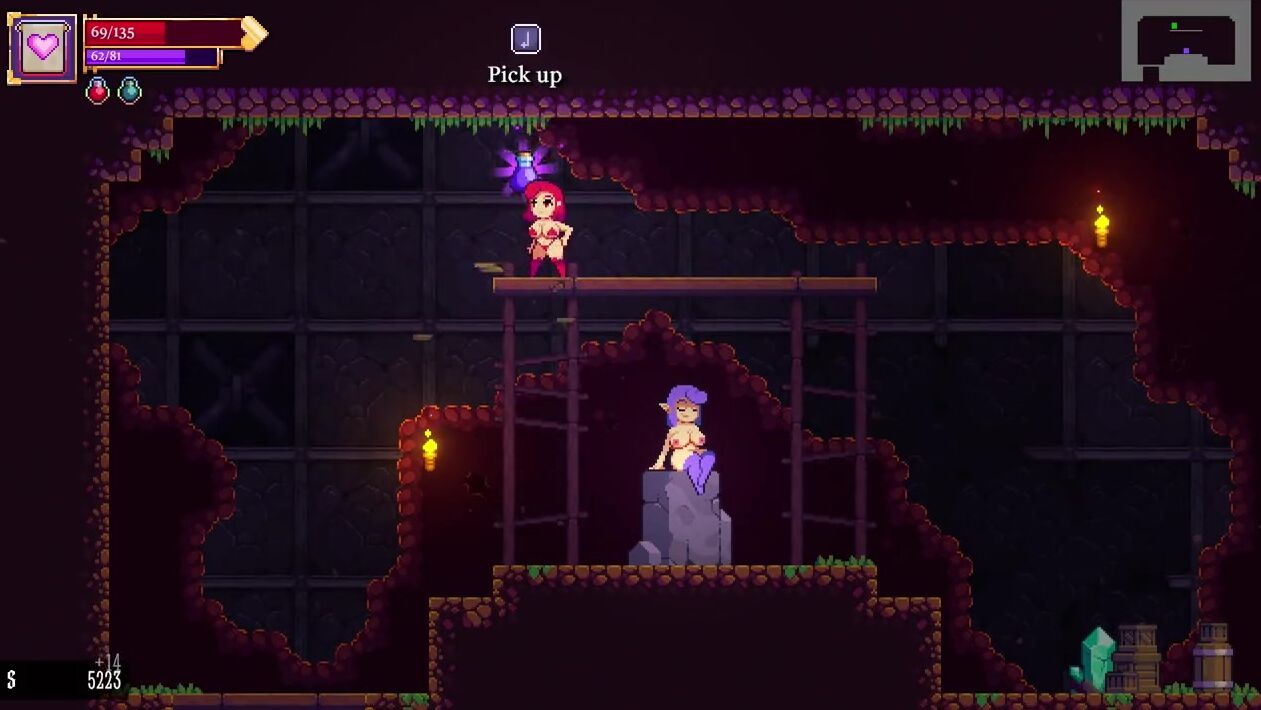The image size is (1261, 710).
Task: Click the heart character portrait
Action: pos(43,48)
